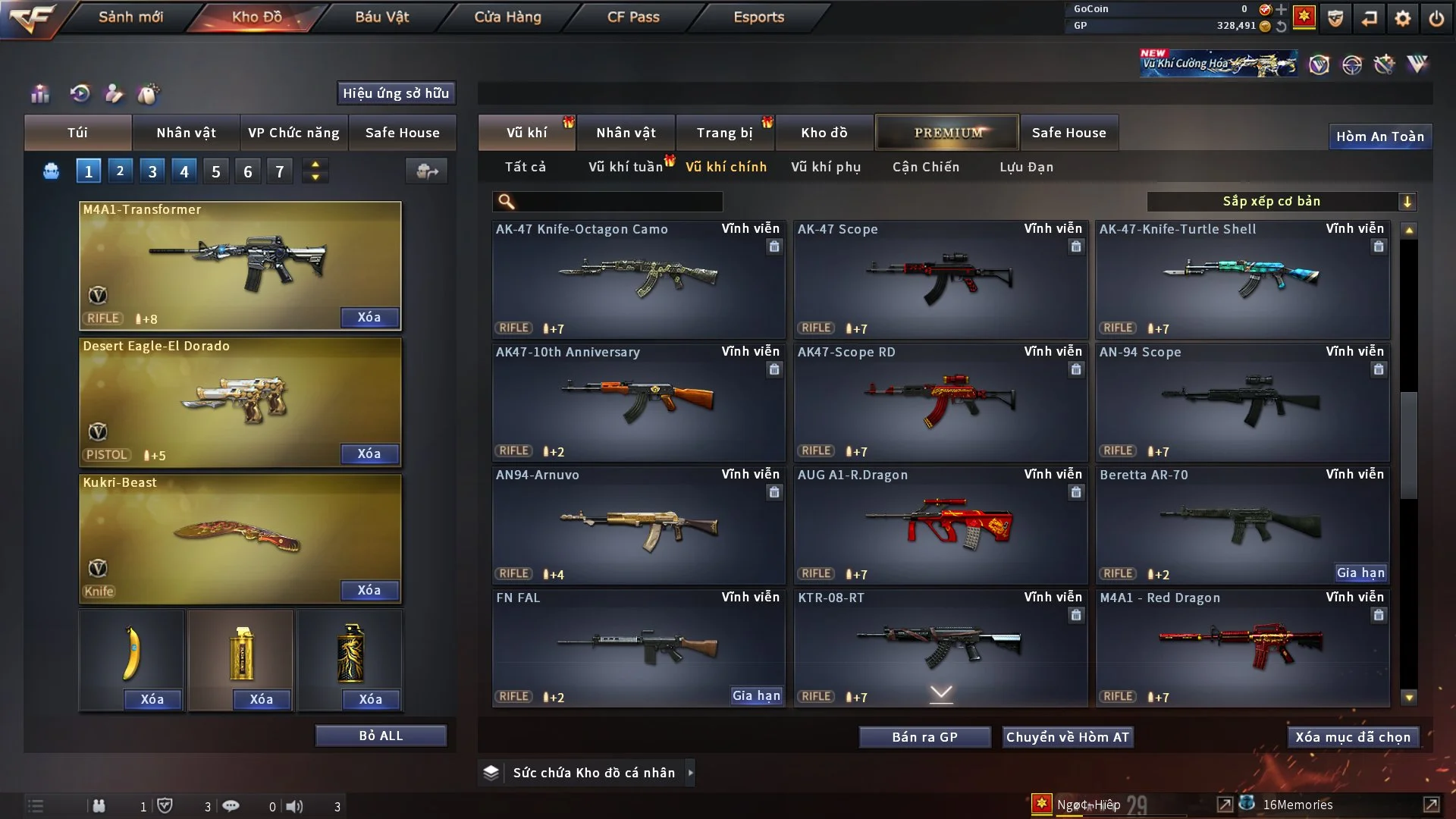Extend the Beretta AR-70 with Gia hạn
1456x819 pixels.
1360,573
